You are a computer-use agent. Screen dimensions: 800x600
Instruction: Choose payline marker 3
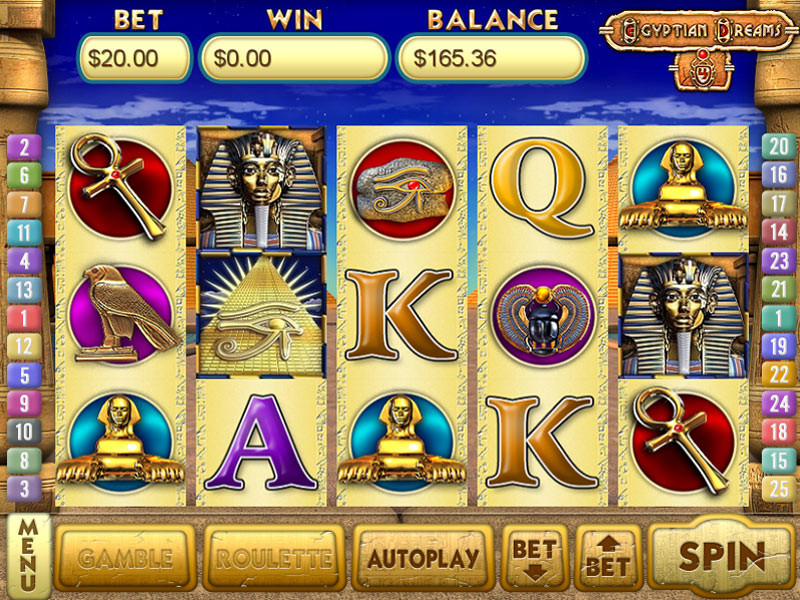tap(24, 489)
